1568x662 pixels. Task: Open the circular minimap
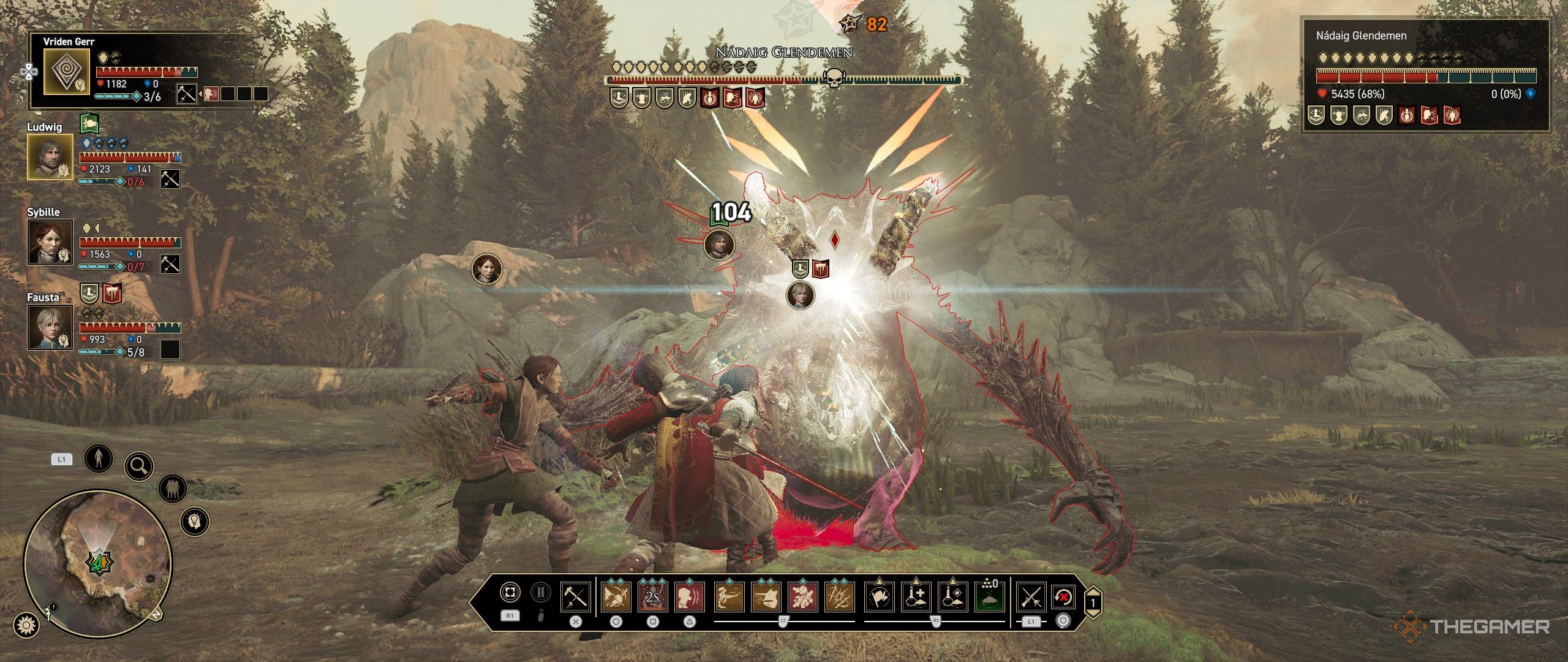98,561
